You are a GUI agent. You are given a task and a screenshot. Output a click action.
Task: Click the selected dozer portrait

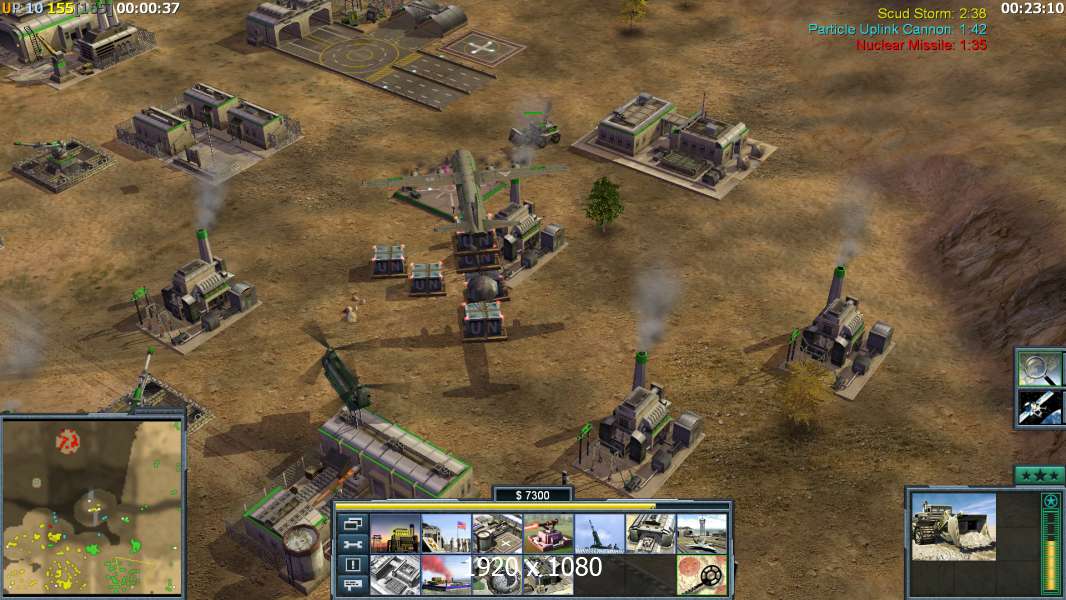coord(953,526)
